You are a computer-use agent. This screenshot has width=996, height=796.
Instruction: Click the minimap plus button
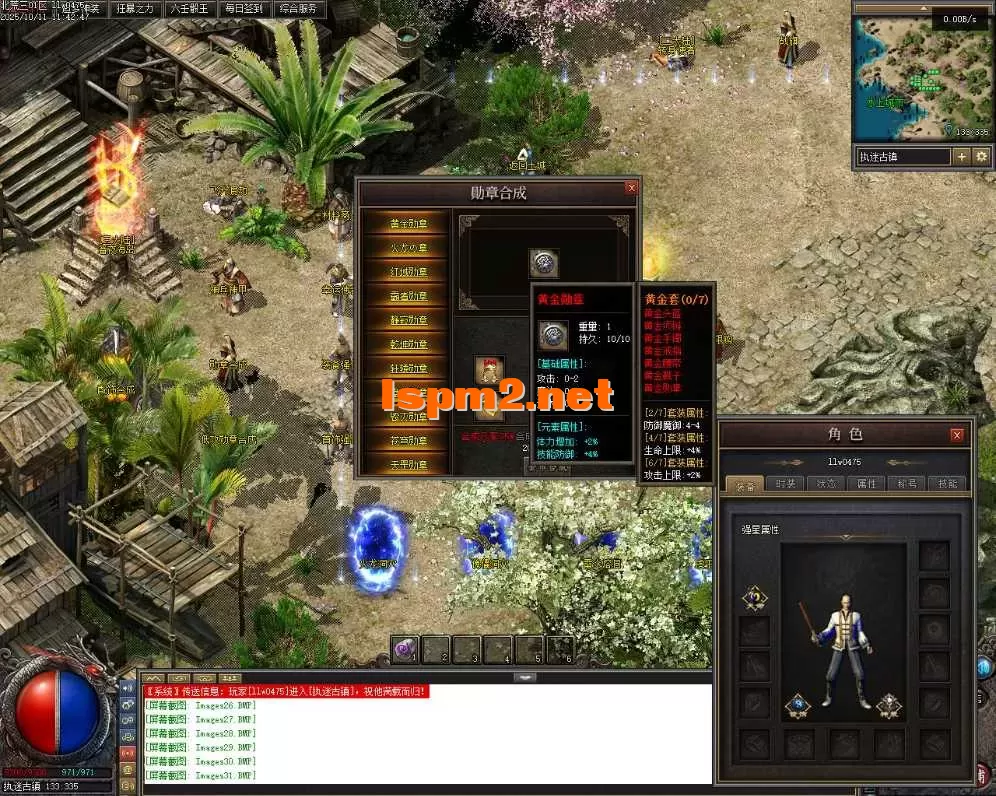[961, 157]
